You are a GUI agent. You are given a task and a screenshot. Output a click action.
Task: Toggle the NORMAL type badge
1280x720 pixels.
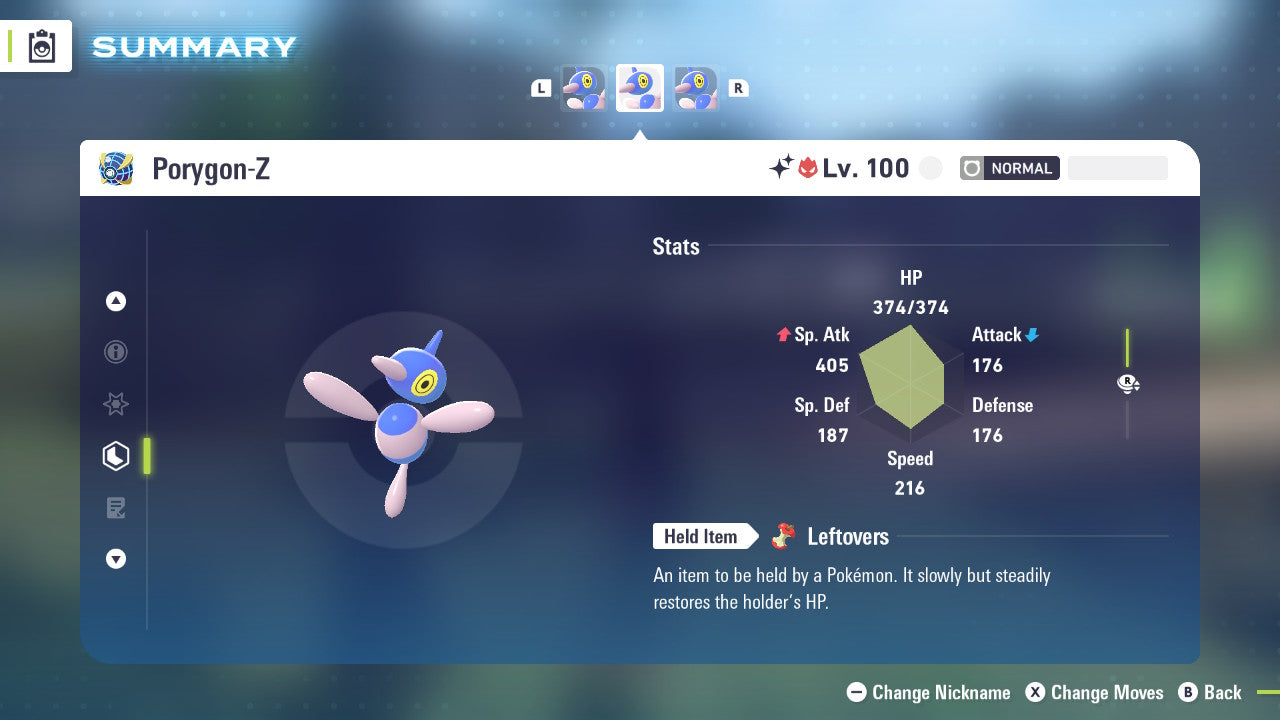point(1022,168)
